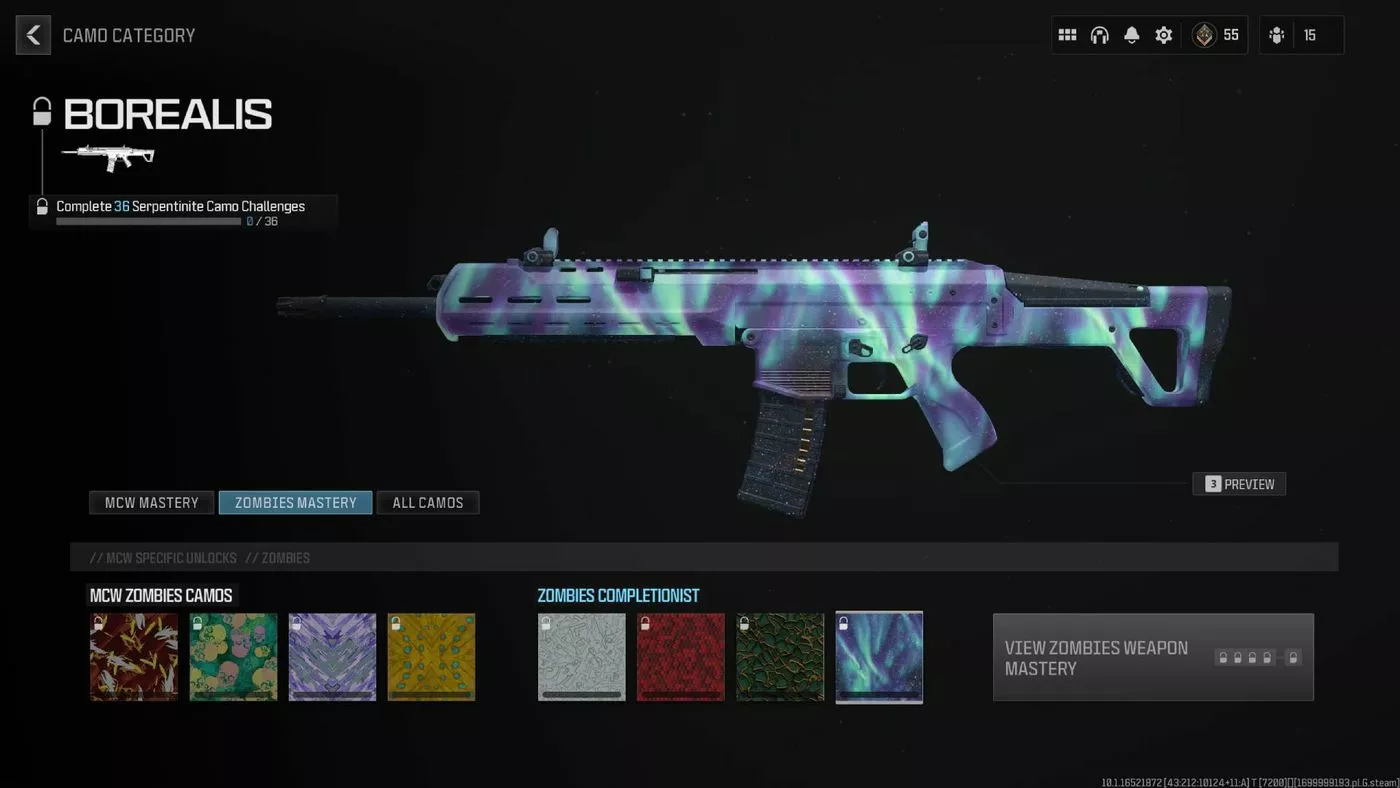The height and width of the screenshot is (788, 1400).
Task: Switch to the MCW MASTERY tab
Action: tap(151, 502)
